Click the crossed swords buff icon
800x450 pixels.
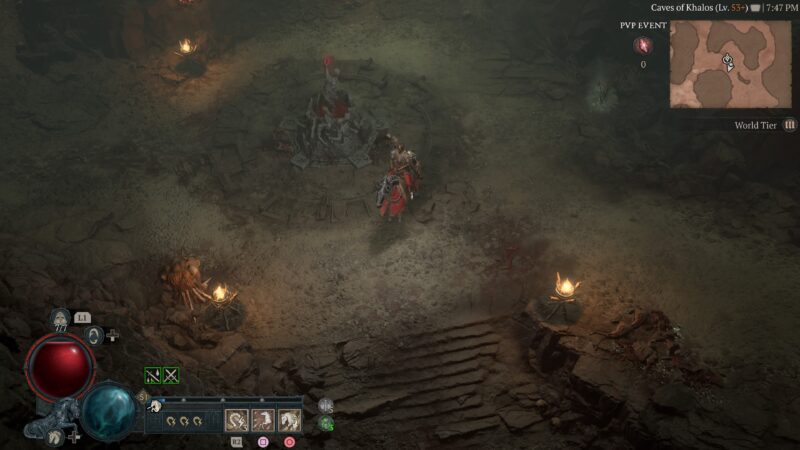[x=171, y=376]
